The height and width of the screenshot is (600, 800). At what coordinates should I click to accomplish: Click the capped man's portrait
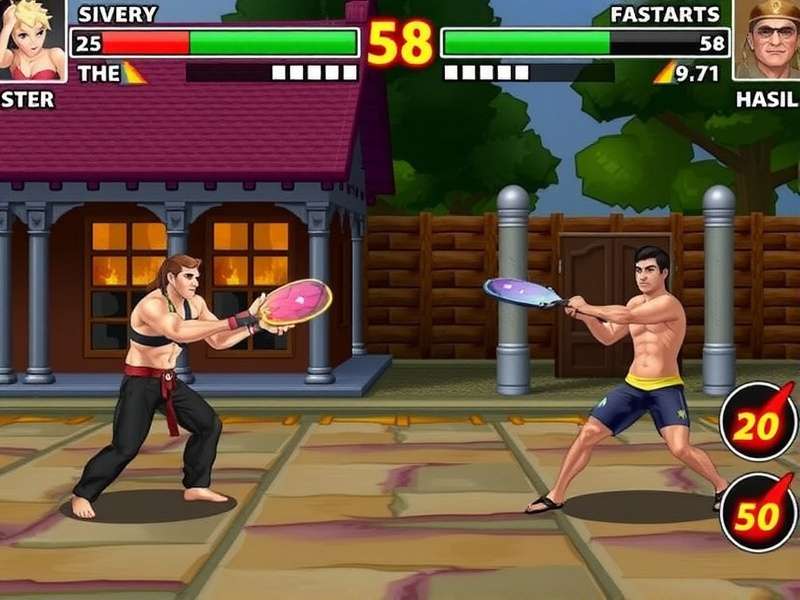pos(767,38)
